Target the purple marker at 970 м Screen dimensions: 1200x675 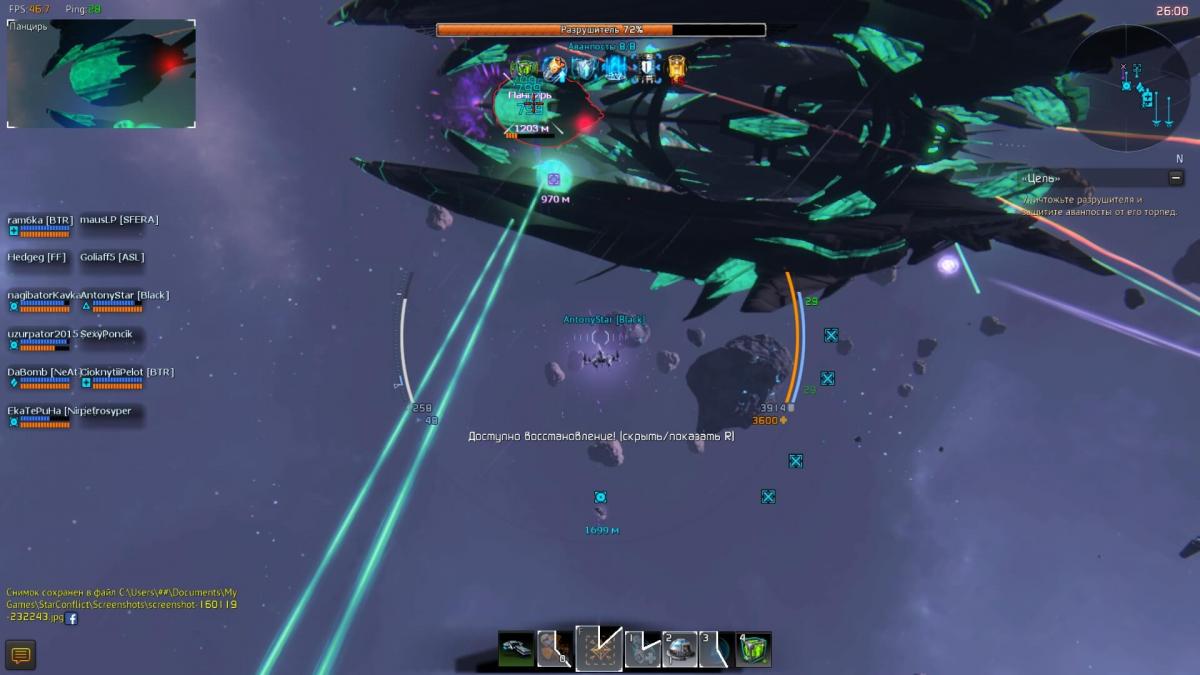[553, 179]
